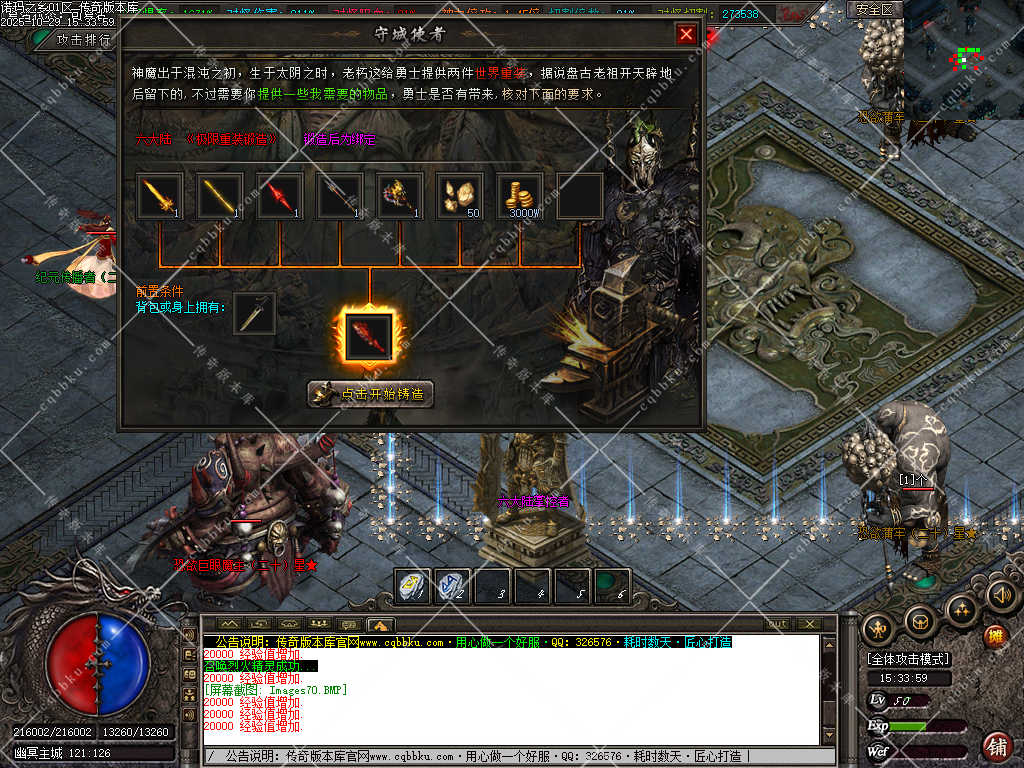Select the first golden sword material slot
Screen dimensions: 1024x768
coord(160,196)
